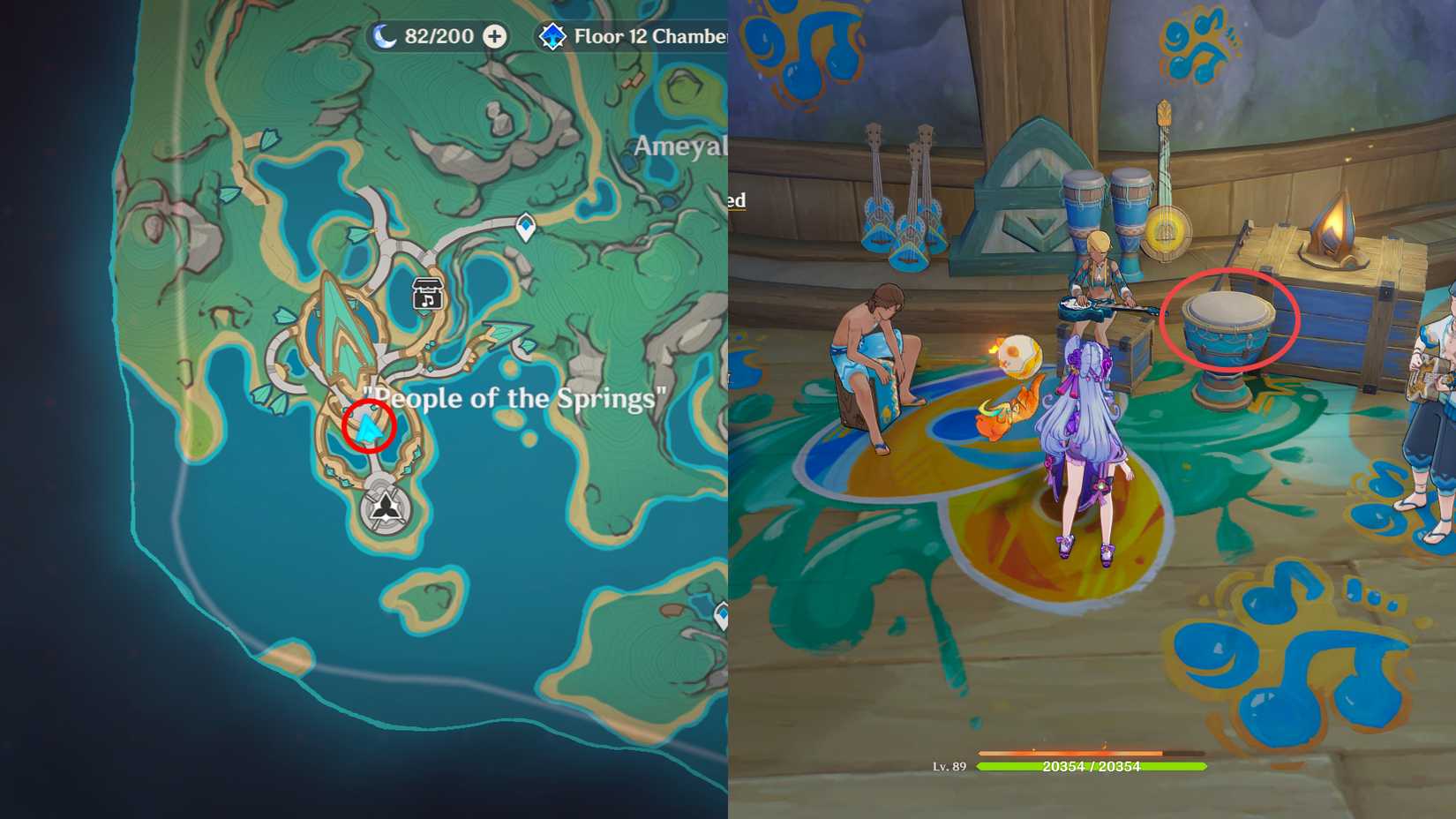Click the player position arrow inside the red circle

368,430
